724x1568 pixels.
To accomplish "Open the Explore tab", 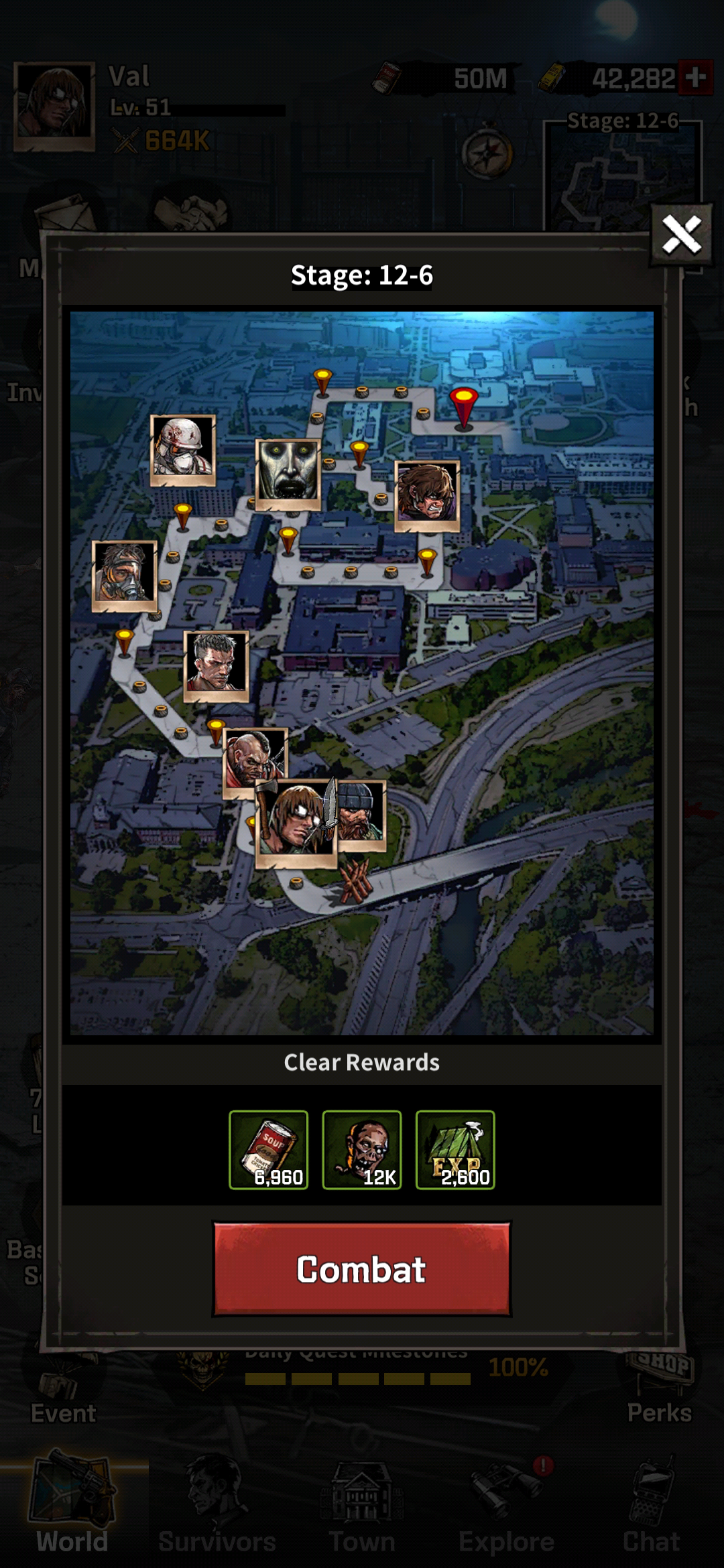I will 507,1514.
